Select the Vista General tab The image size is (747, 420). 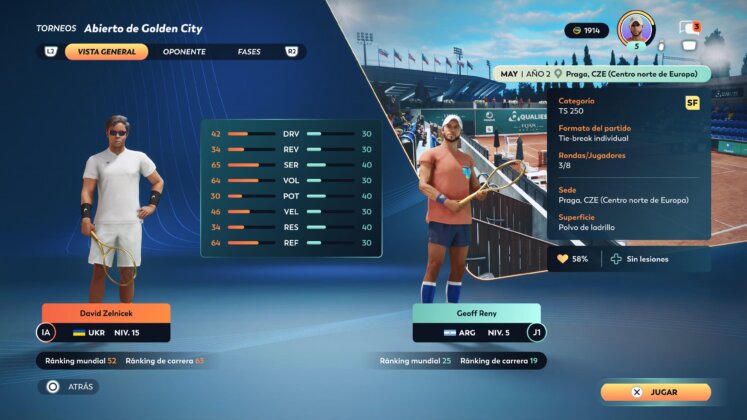click(106, 51)
